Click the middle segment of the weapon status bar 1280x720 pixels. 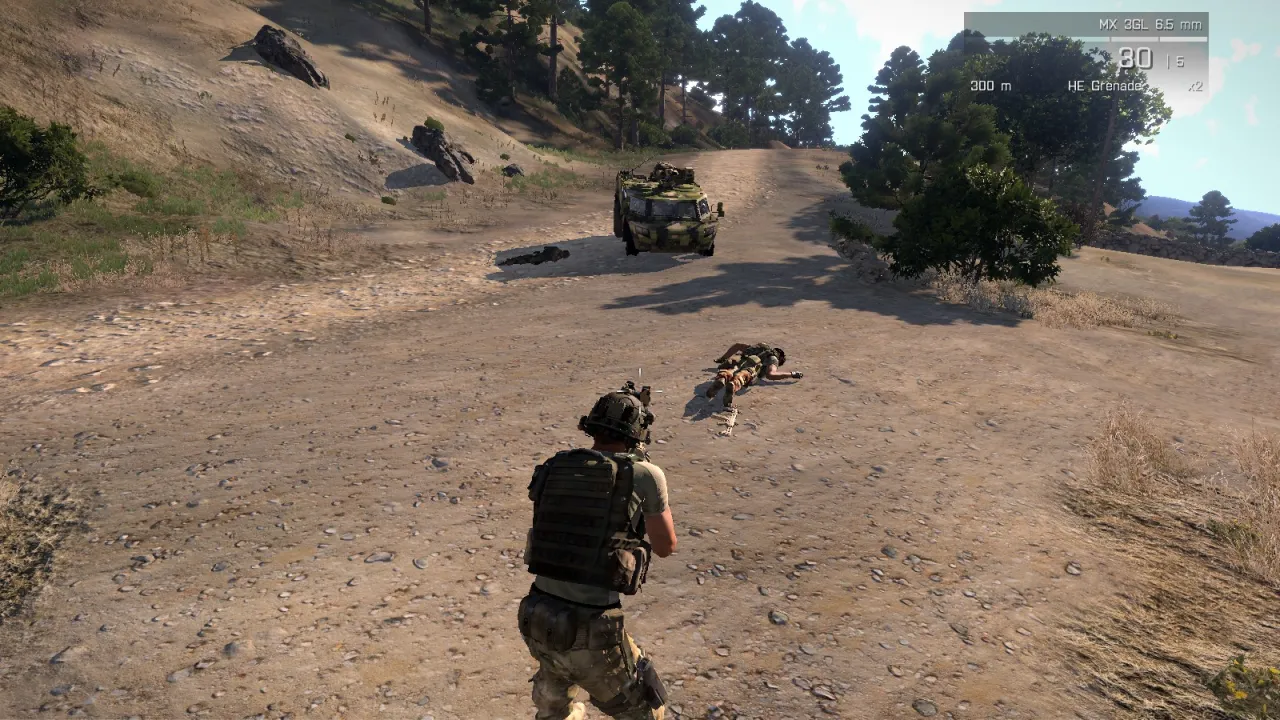(x=1135, y=39)
